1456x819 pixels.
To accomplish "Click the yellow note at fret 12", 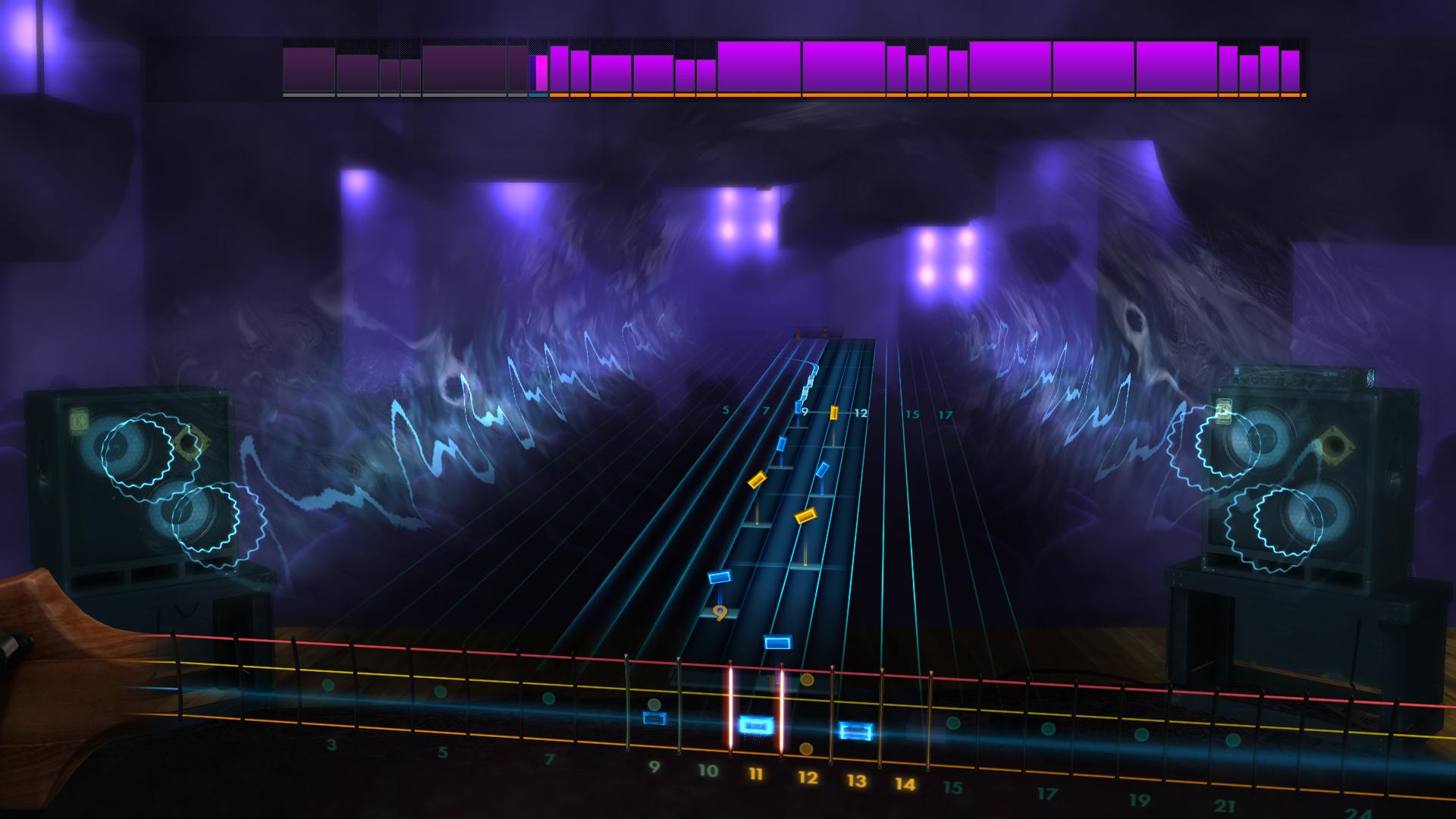I will tap(834, 413).
